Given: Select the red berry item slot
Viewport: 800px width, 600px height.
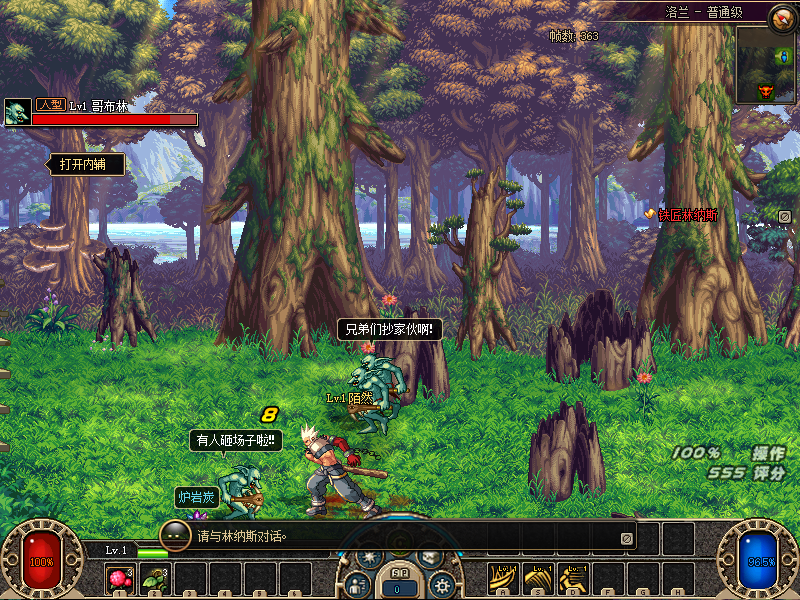Looking at the screenshot, I should pos(120,579).
